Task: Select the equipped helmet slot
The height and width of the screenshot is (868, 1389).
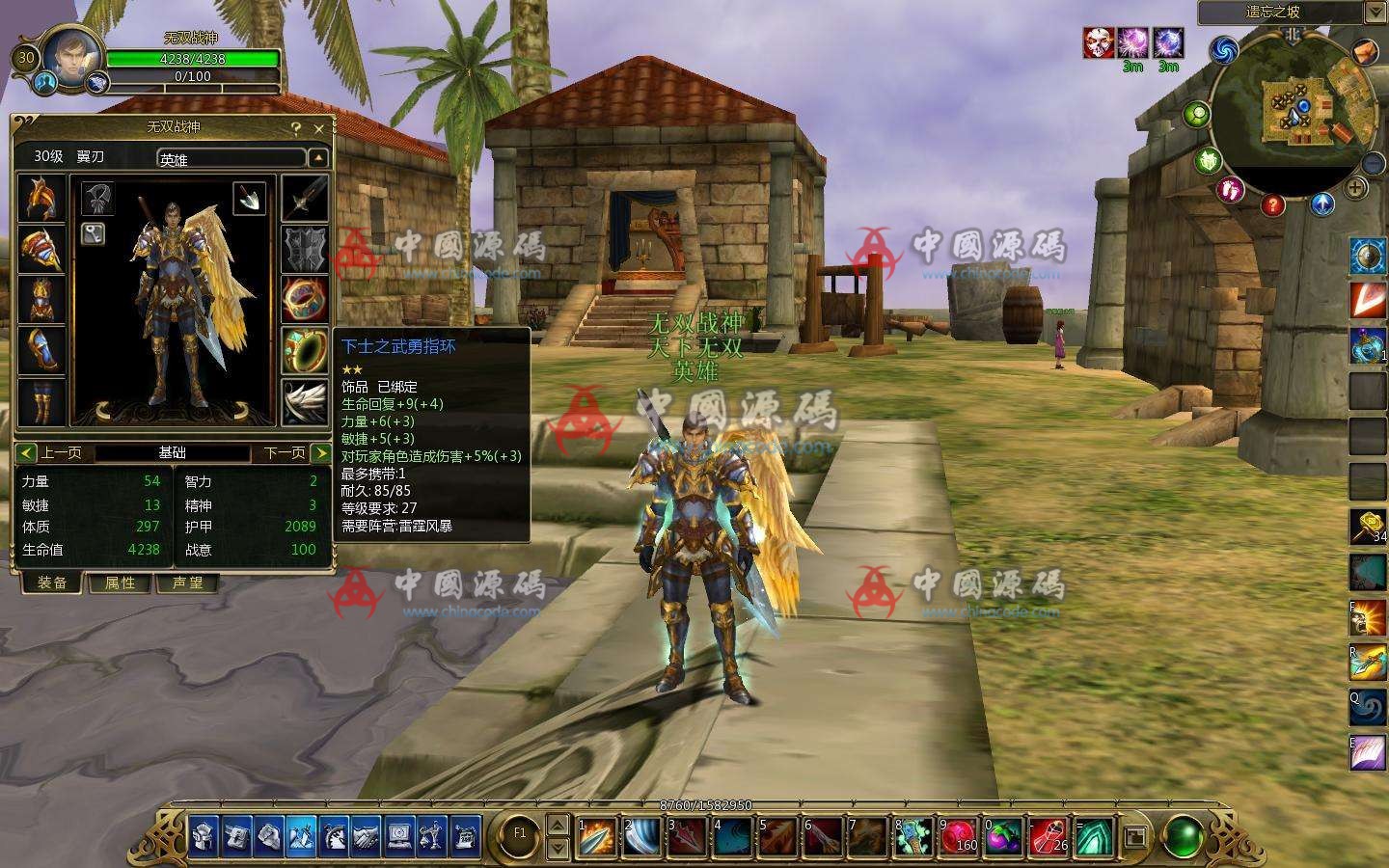Action: click(x=41, y=198)
